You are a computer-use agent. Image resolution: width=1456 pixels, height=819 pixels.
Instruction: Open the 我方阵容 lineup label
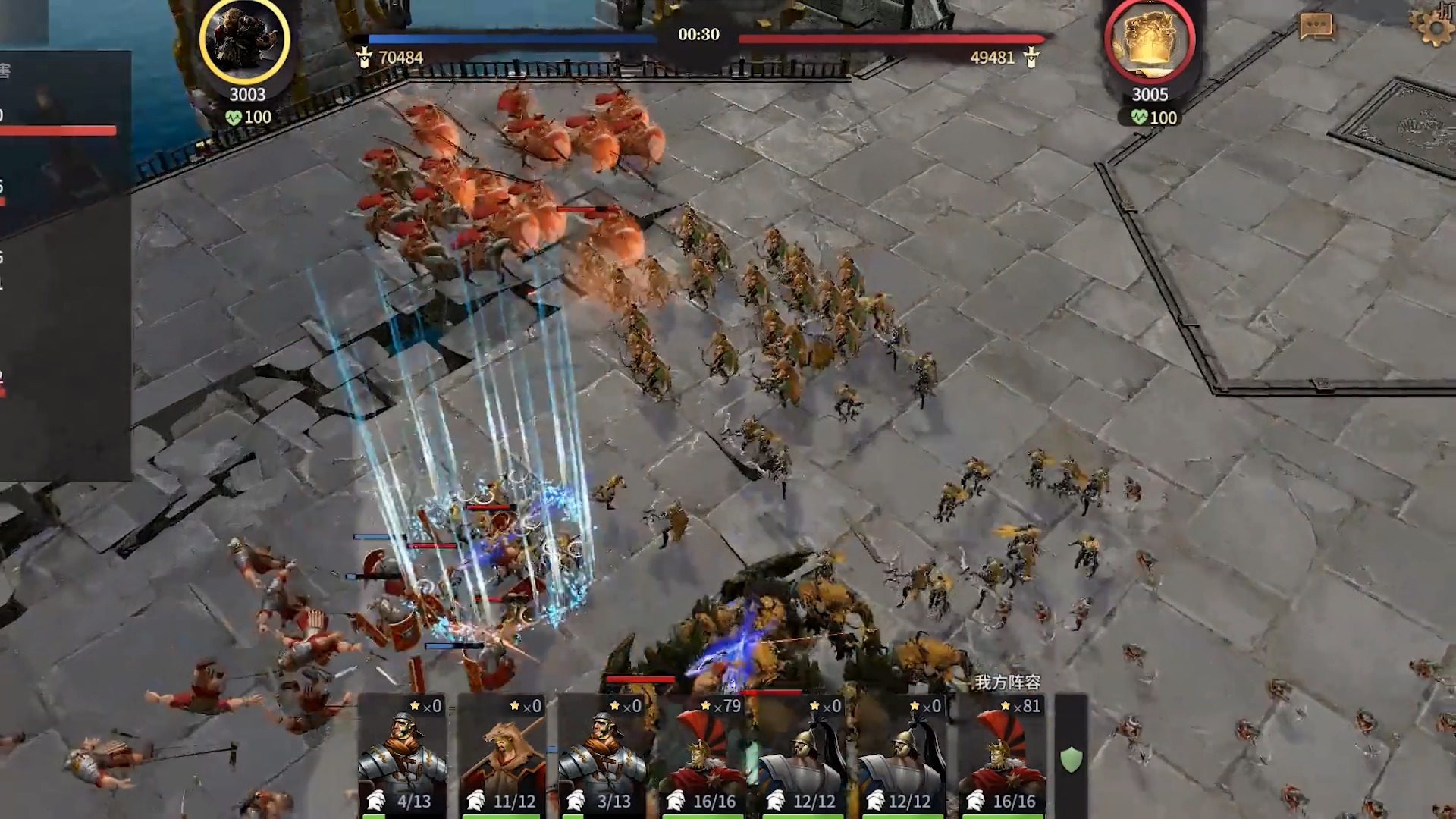(1007, 682)
